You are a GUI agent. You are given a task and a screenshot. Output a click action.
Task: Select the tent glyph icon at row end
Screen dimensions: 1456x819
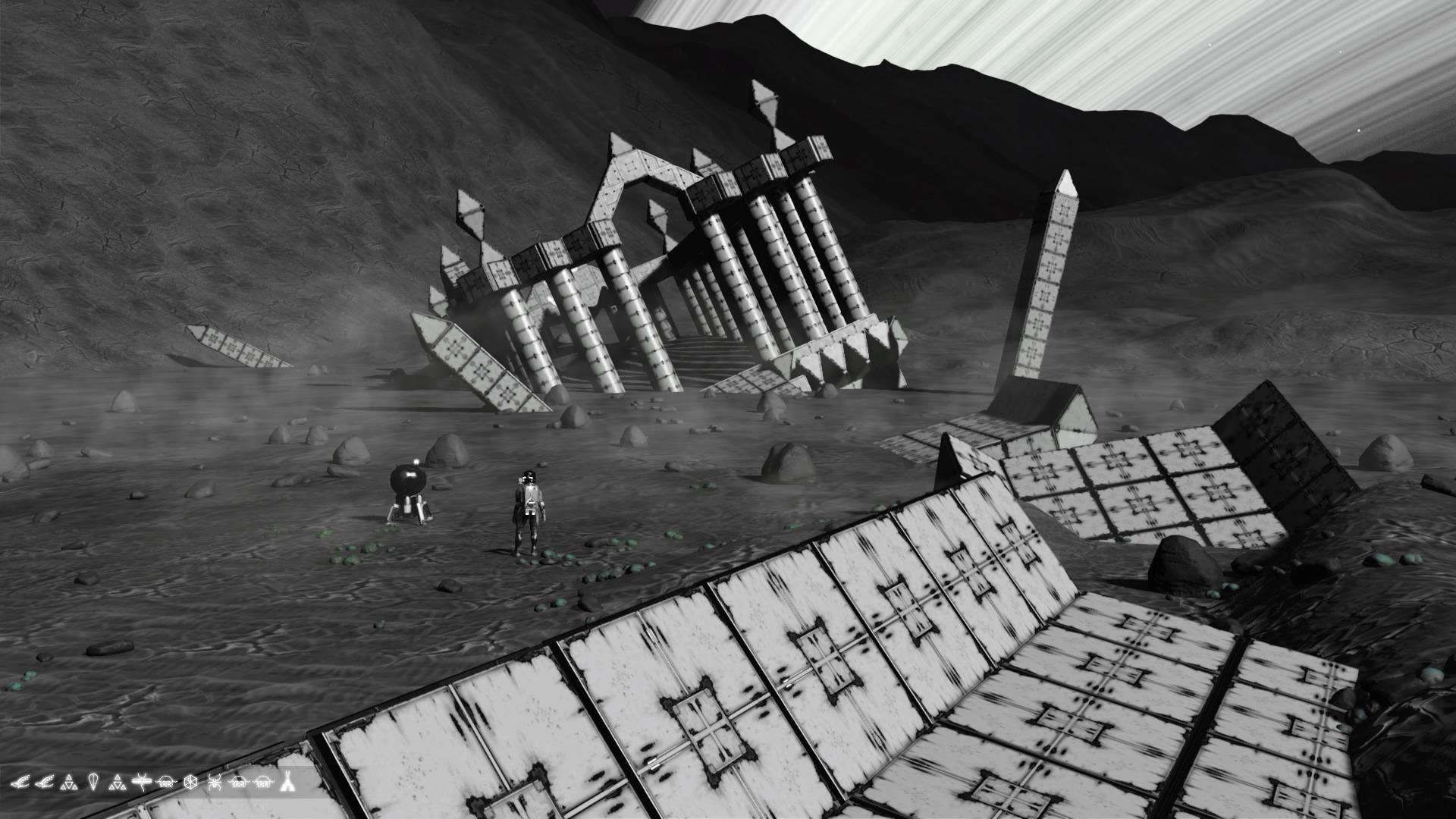coord(286,782)
